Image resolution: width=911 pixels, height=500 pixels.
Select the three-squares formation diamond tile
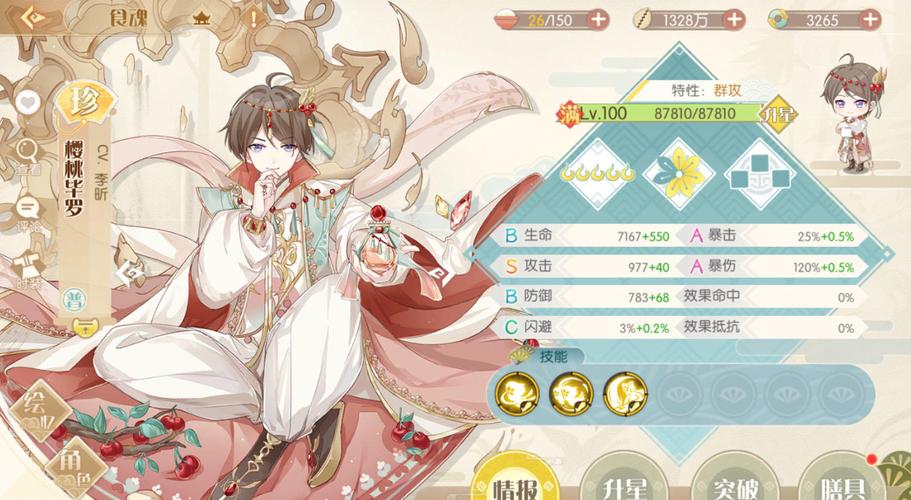(x=758, y=172)
